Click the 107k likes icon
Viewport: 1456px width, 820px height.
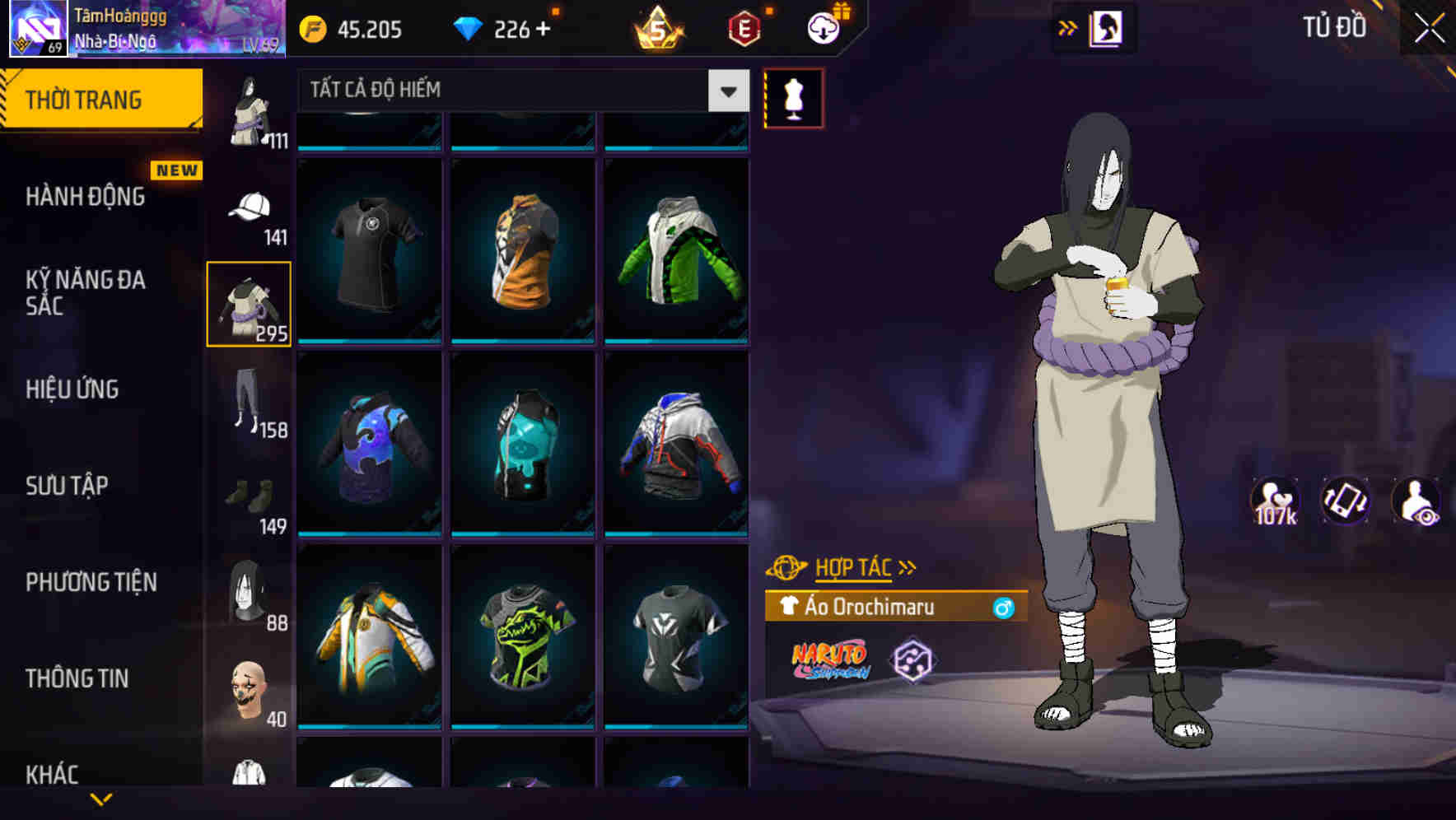[x=1276, y=501]
